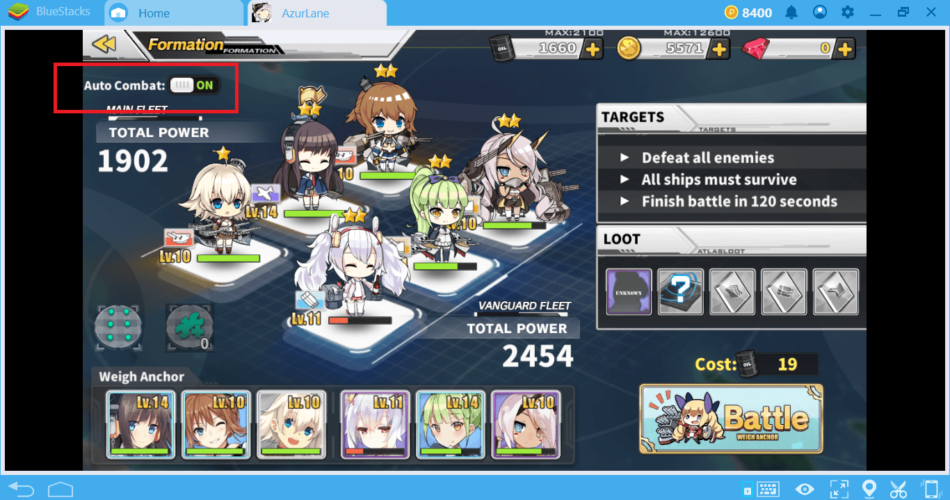
Task: Close the BlueStacks window
Action: pos(932,13)
